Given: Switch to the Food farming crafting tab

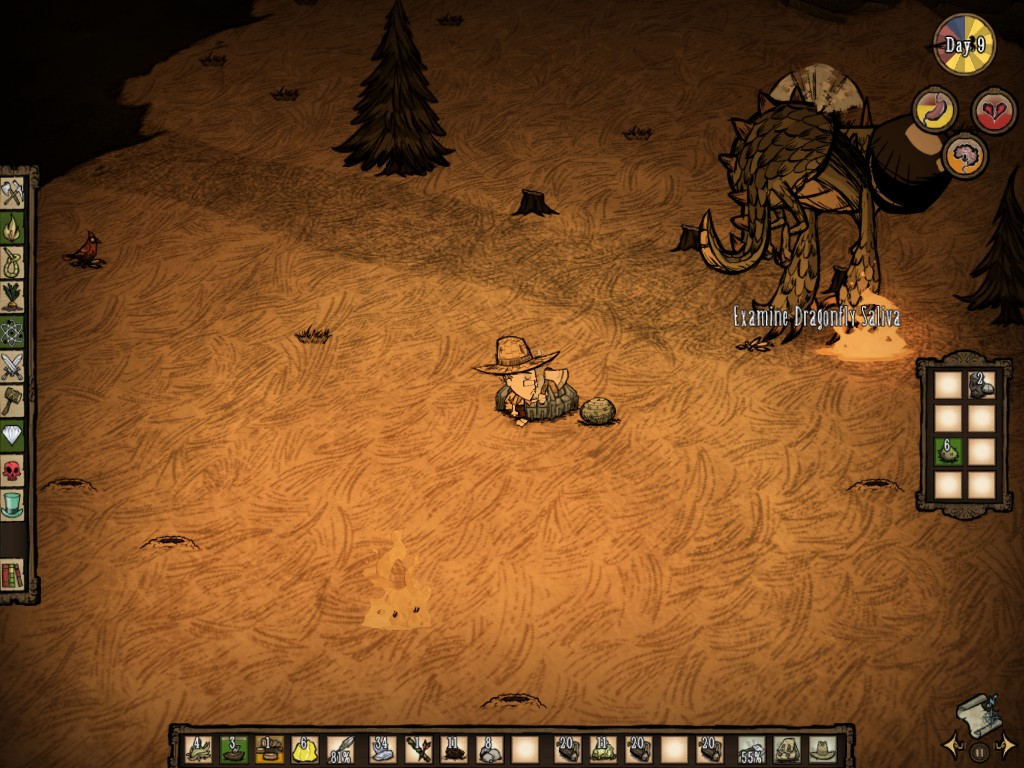Looking at the screenshot, I should tap(12, 297).
